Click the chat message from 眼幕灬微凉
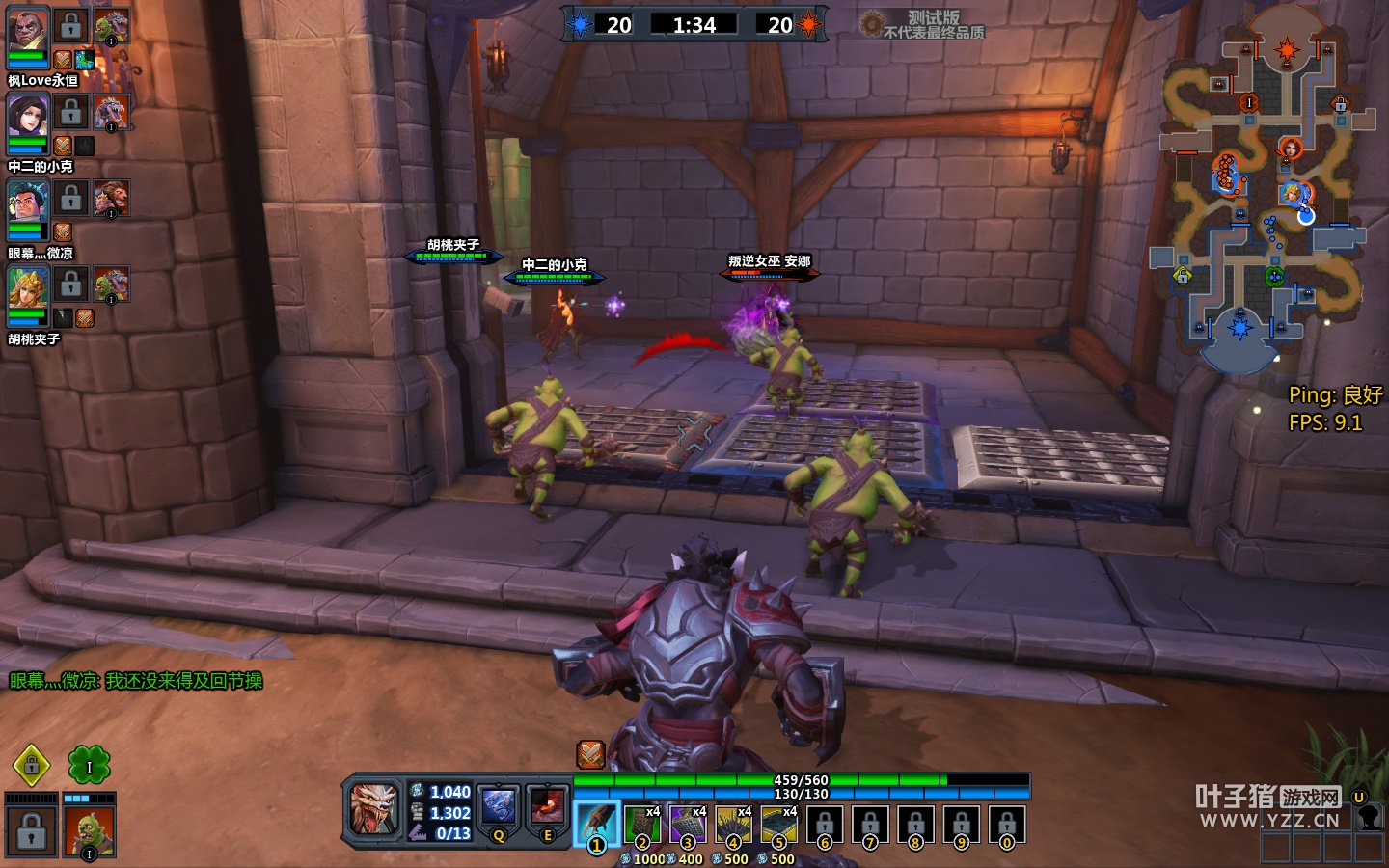The height and width of the screenshot is (868, 1389). (136, 681)
